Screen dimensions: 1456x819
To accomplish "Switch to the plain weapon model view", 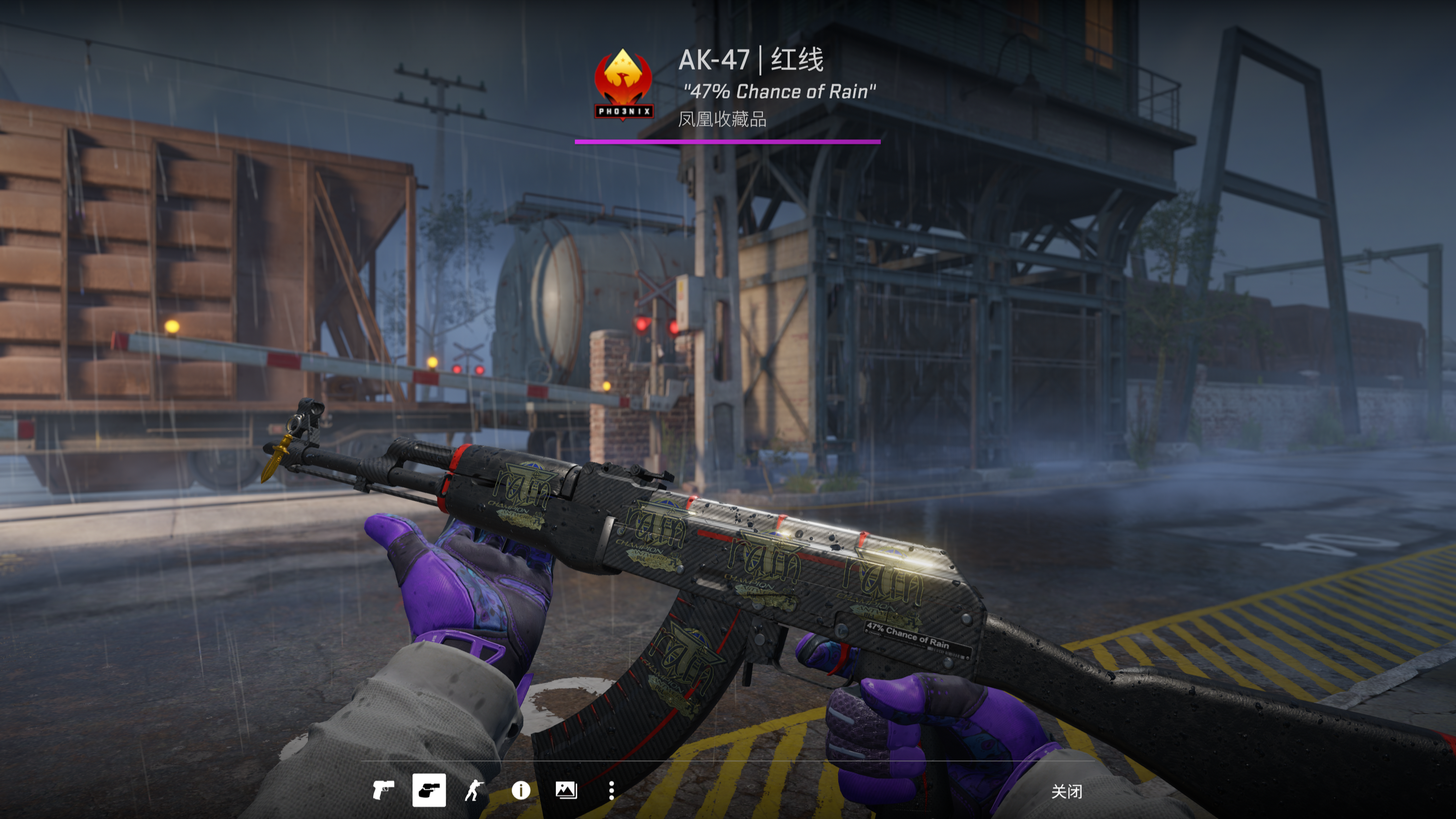I will pyautogui.click(x=383, y=790).
